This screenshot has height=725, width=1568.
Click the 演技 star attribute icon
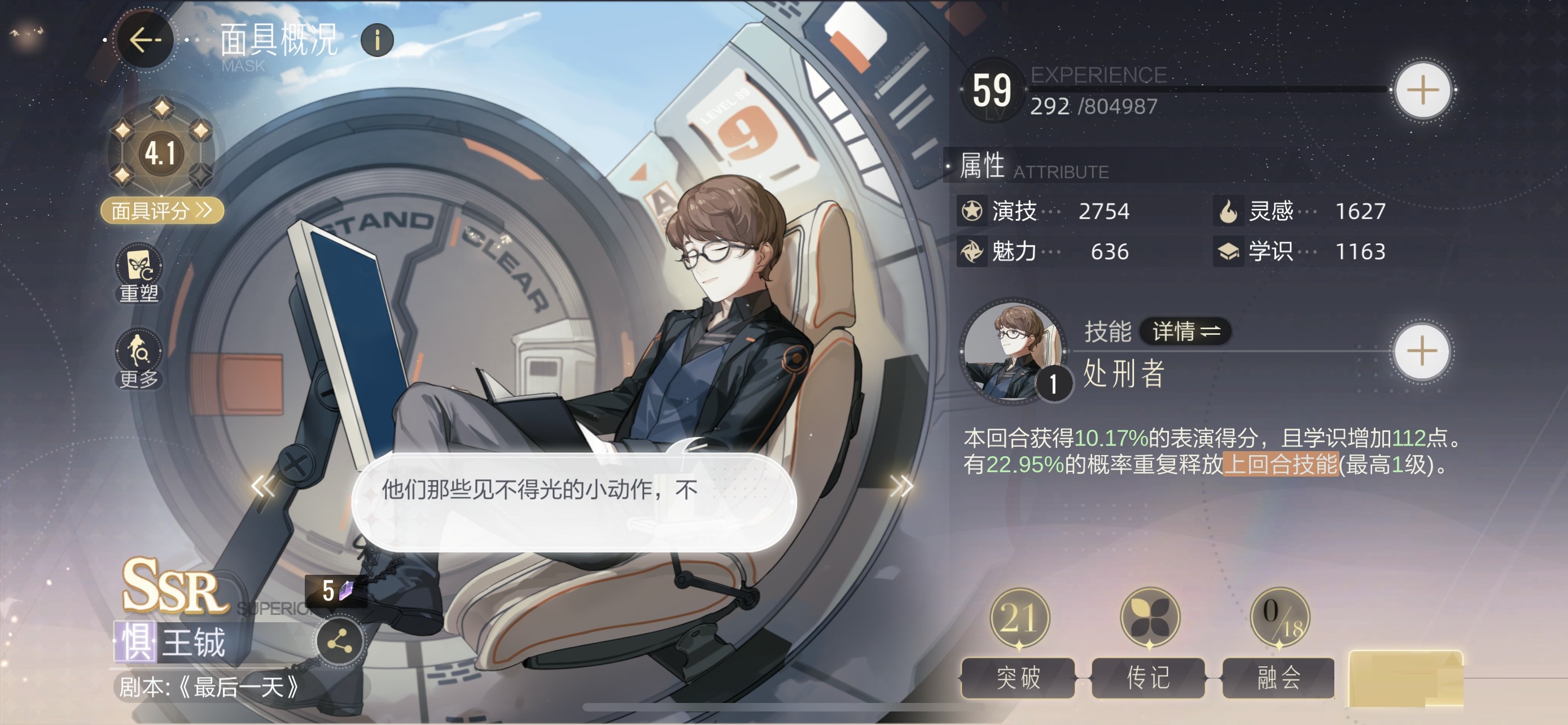point(973,211)
